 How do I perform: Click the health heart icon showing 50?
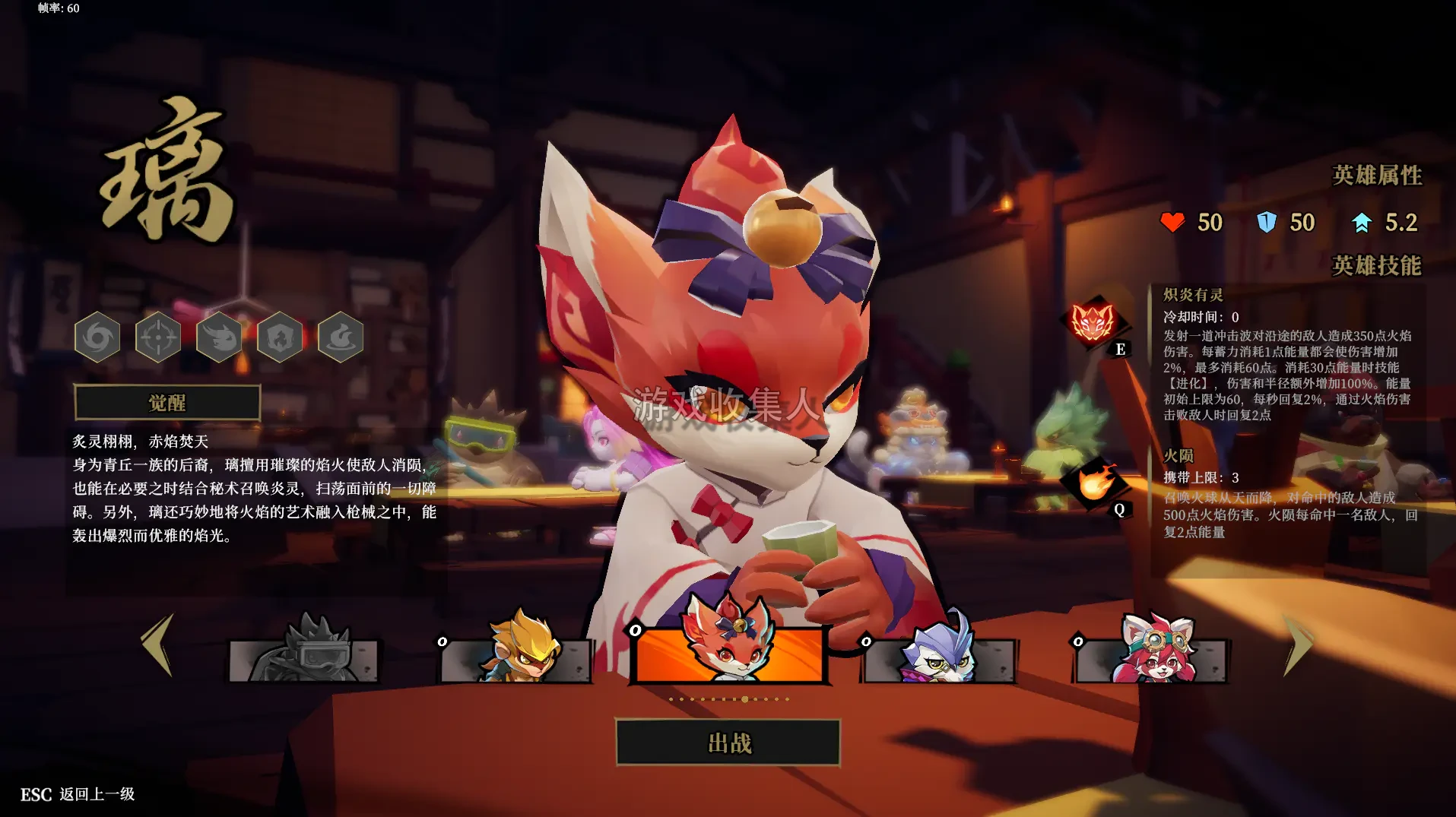point(1172,223)
